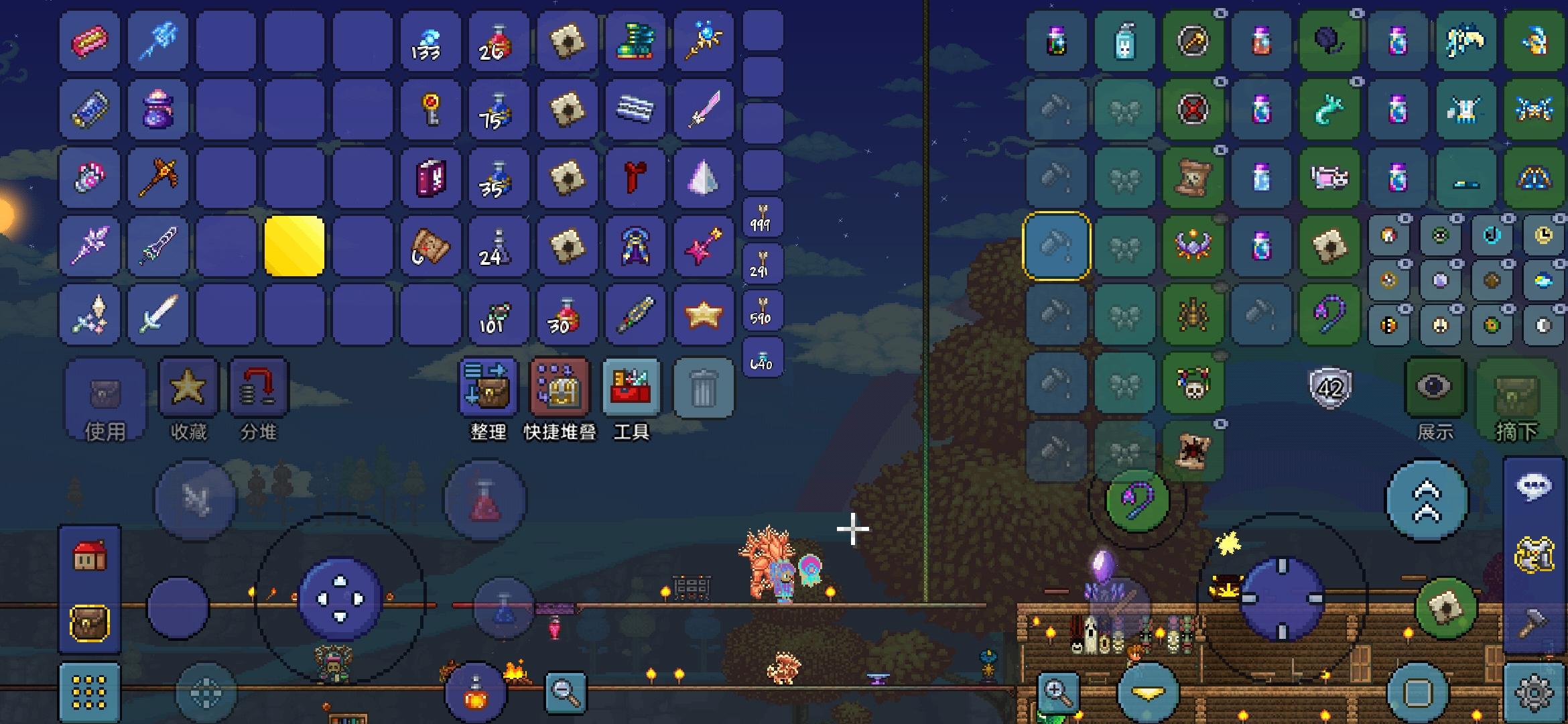Select the highlighted yellow inventory slot
1568x724 pixels.
tap(294, 246)
